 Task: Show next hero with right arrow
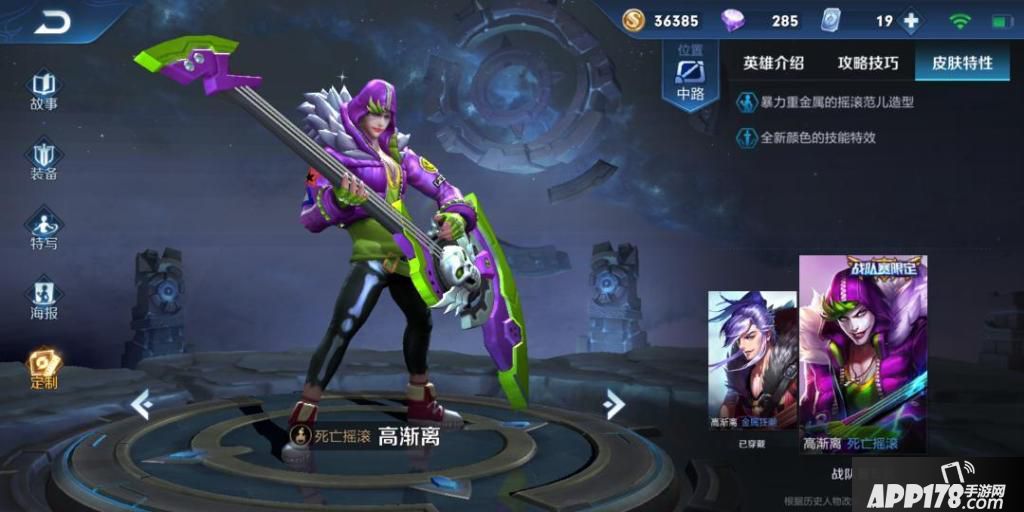click(614, 403)
